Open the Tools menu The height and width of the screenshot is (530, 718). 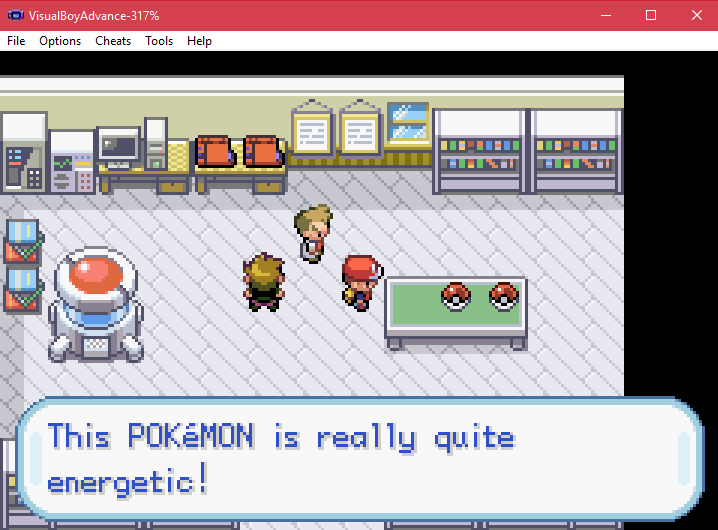pyautogui.click(x=159, y=41)
